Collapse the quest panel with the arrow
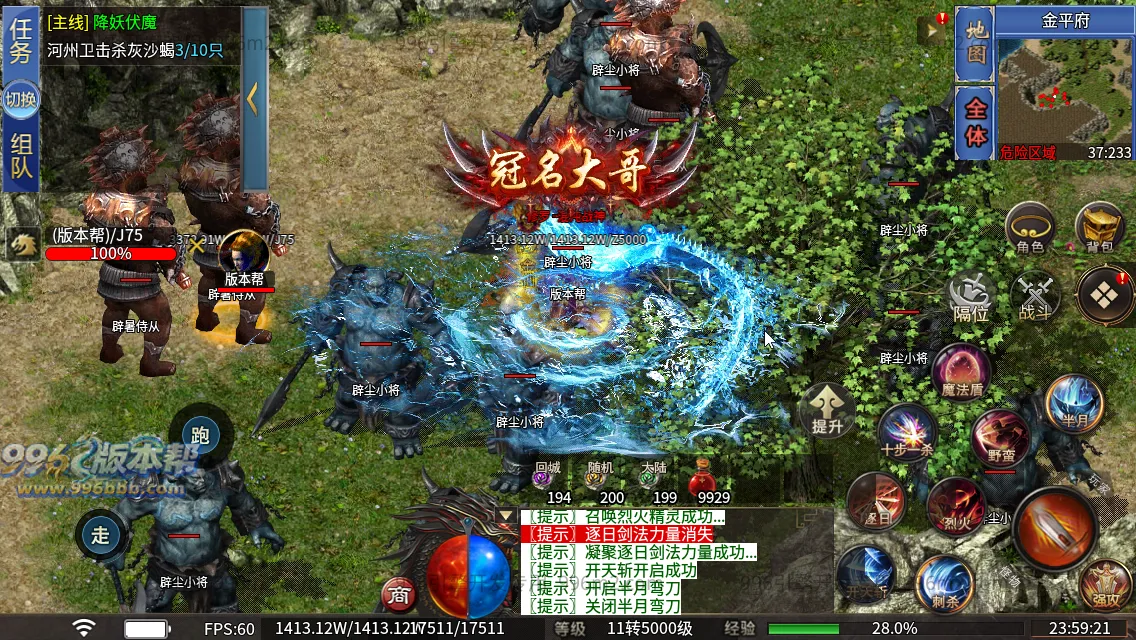The height and width of the screenshot is (640, 1136). pos(254,98)
